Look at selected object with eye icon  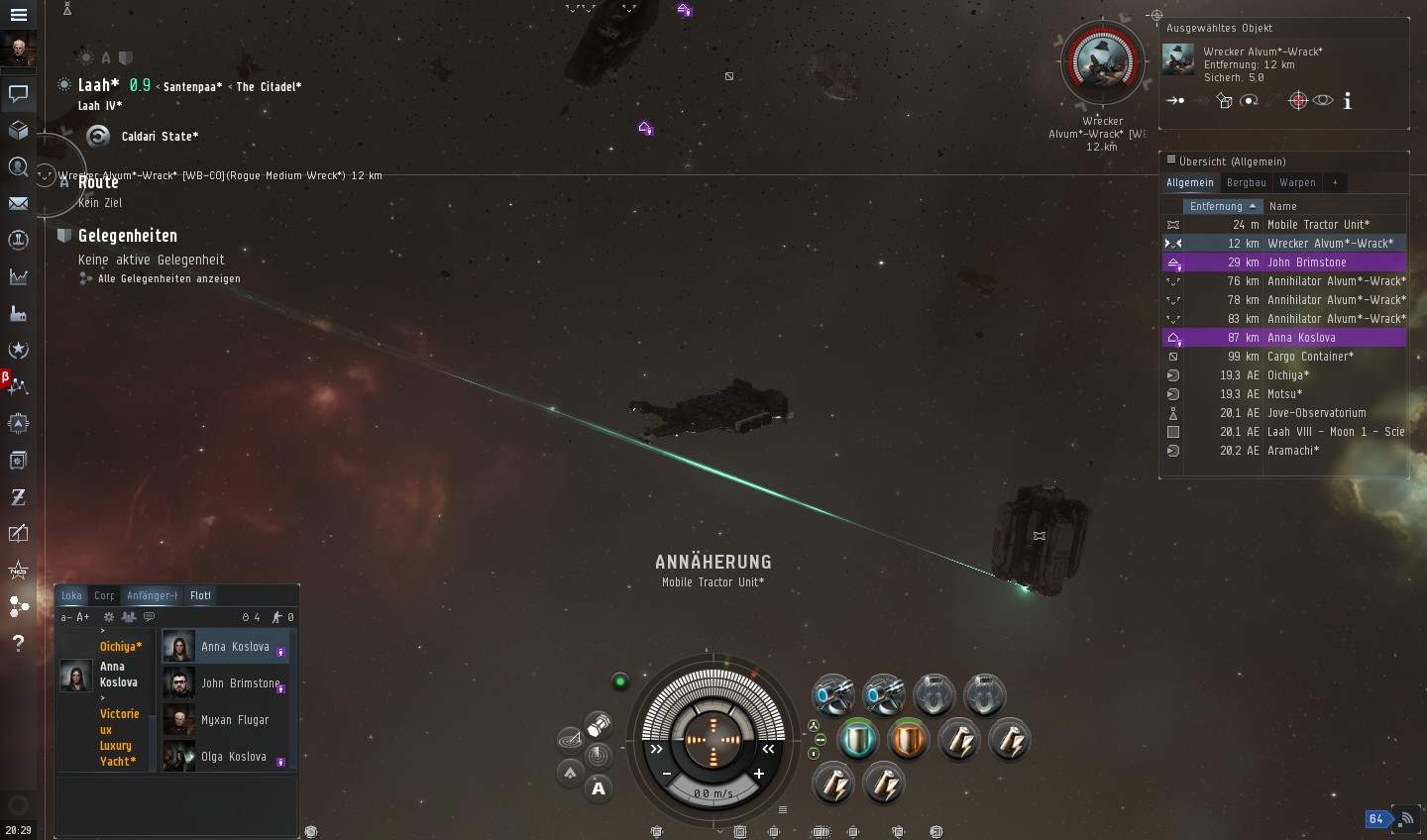[x=1323, y=100]
